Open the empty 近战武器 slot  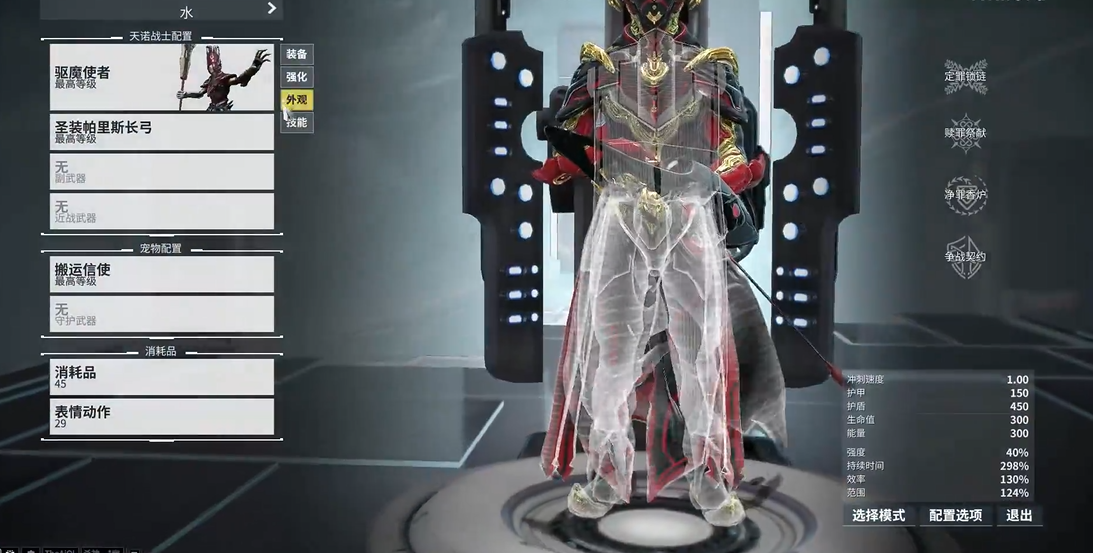tap(161, 211)
